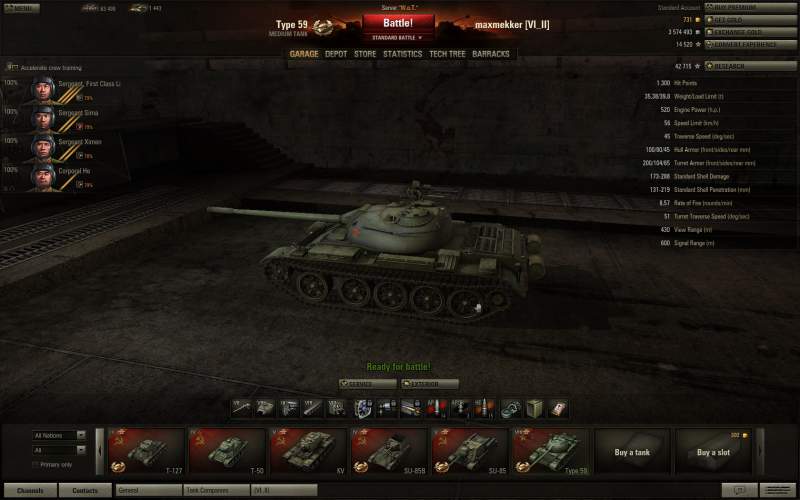Image resolution: width=800 pixels, height=500 pixels.
Task: Select the KV tank in the carousel
Action: tap(308, 450)
